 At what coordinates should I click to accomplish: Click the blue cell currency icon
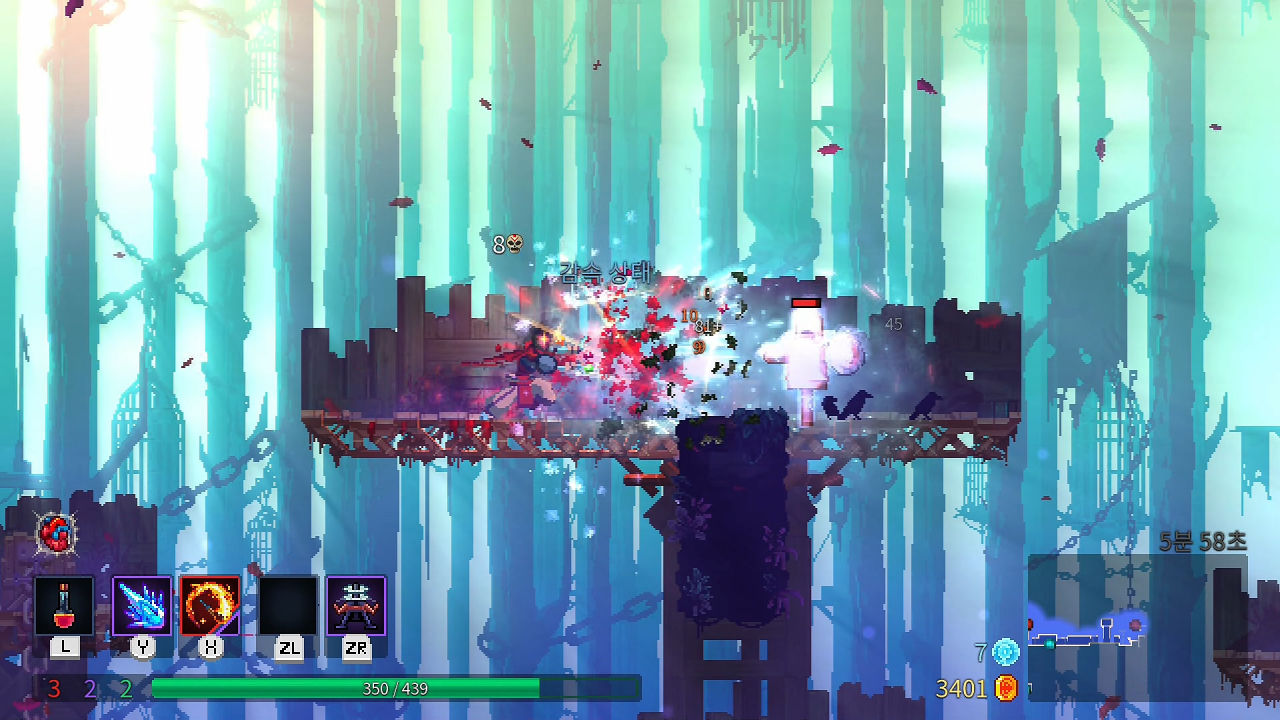tap(1005, 653)
